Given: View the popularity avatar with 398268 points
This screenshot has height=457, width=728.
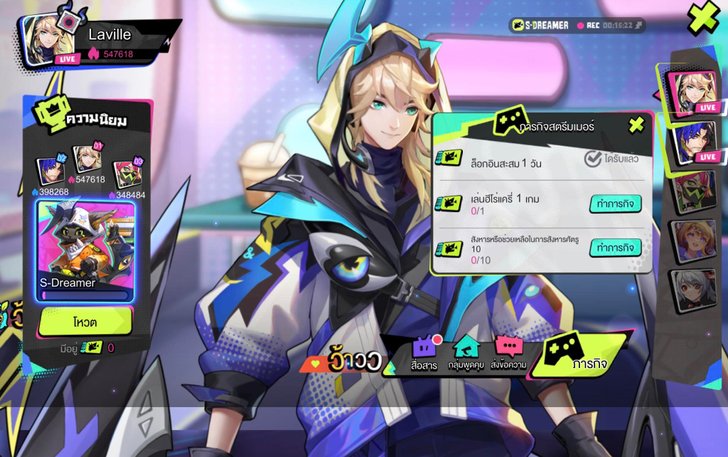Looking at the screenshot, I should pos(50,171).
